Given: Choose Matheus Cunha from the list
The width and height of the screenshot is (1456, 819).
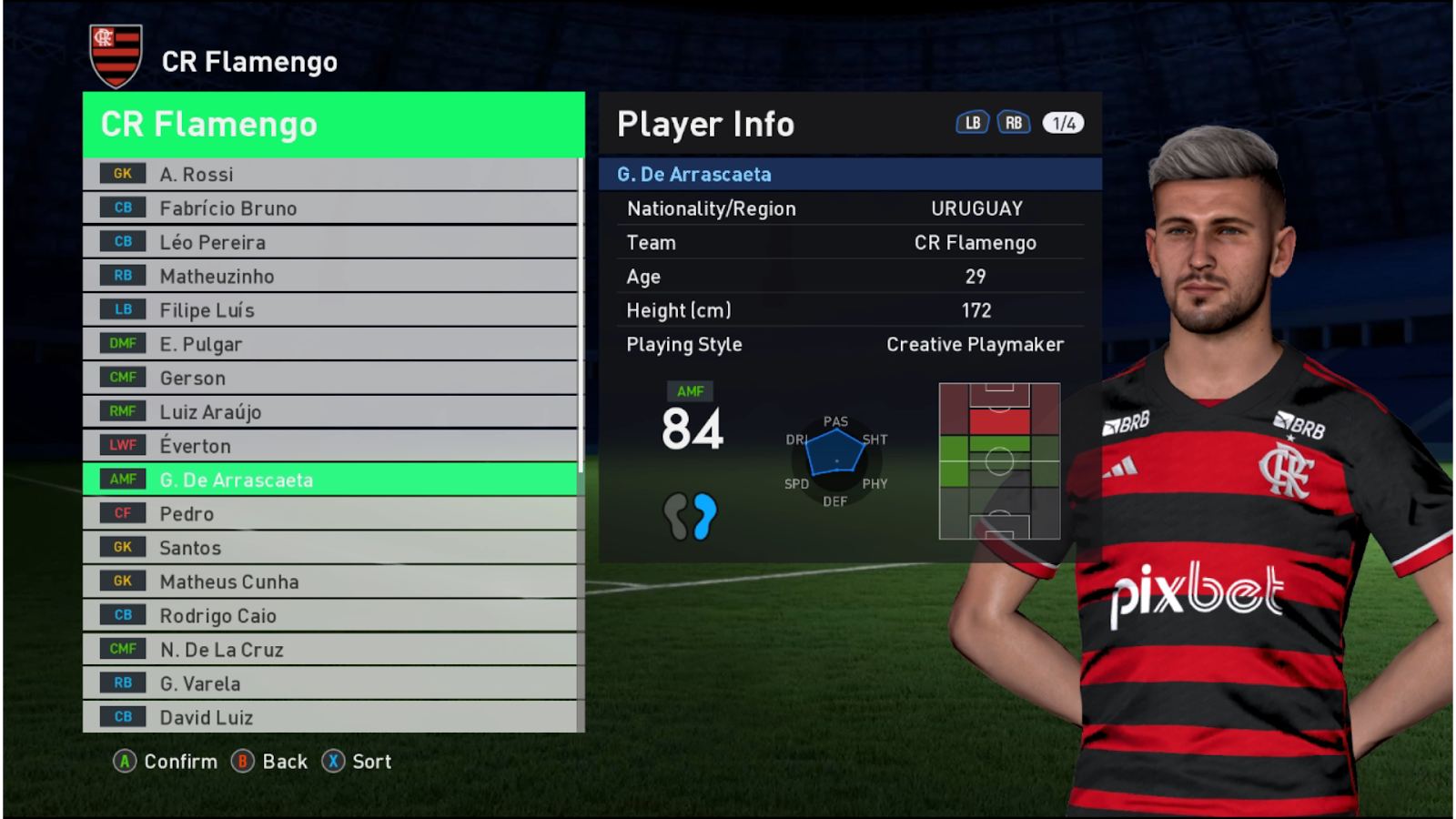Looking at the screenshot, I should coord(329,581).
